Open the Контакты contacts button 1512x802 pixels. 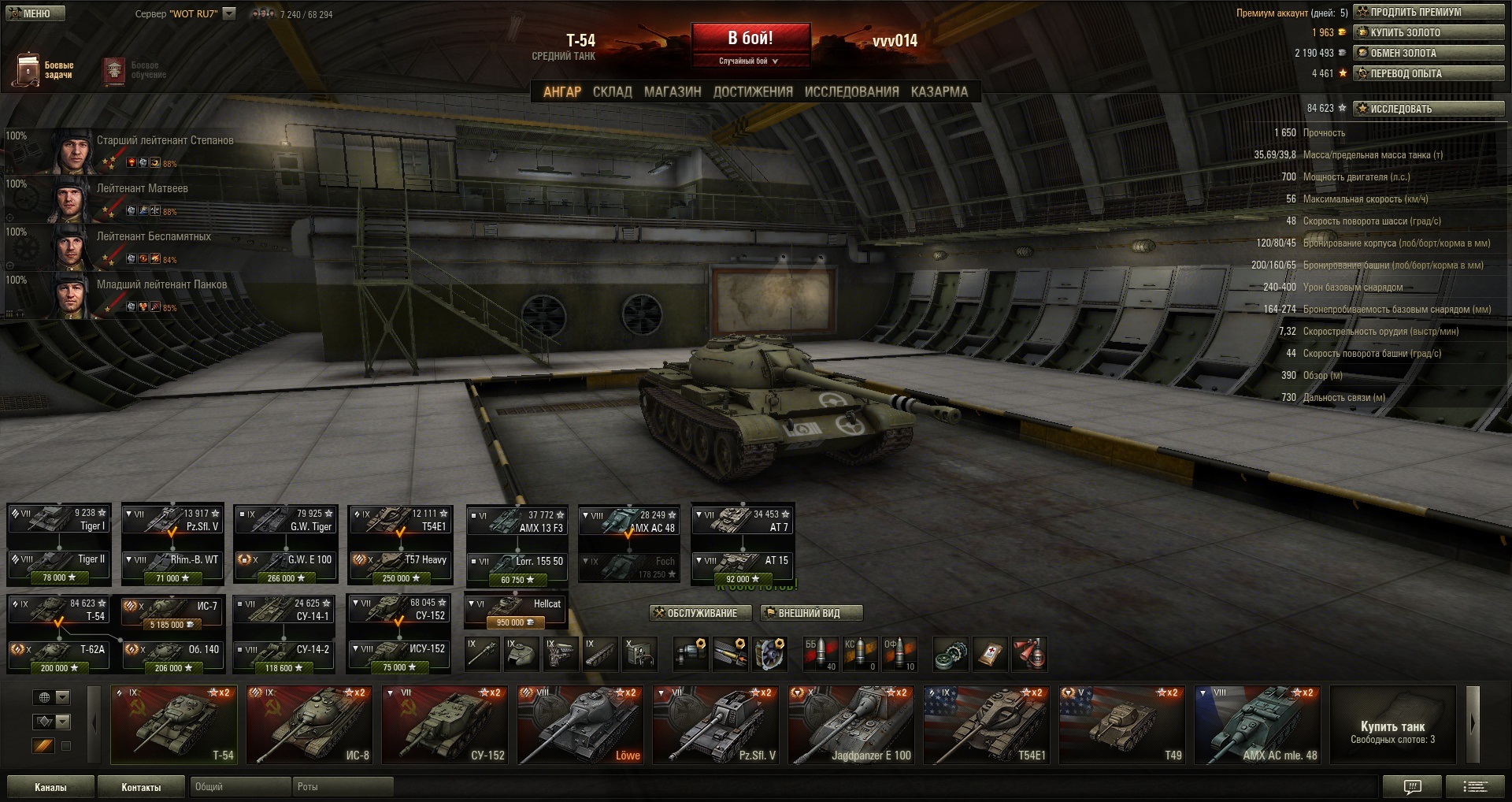(141, 787)
